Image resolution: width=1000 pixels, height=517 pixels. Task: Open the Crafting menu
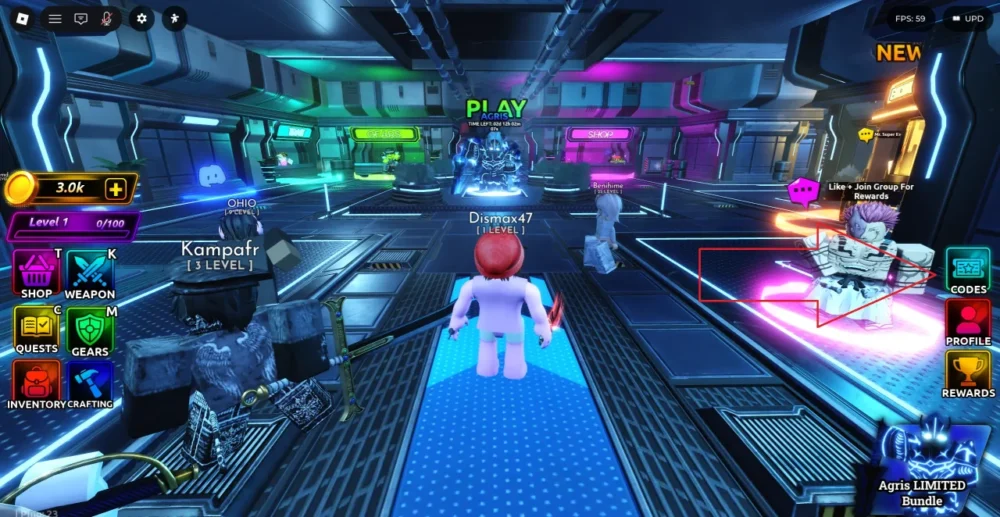(x=90, y=383)
